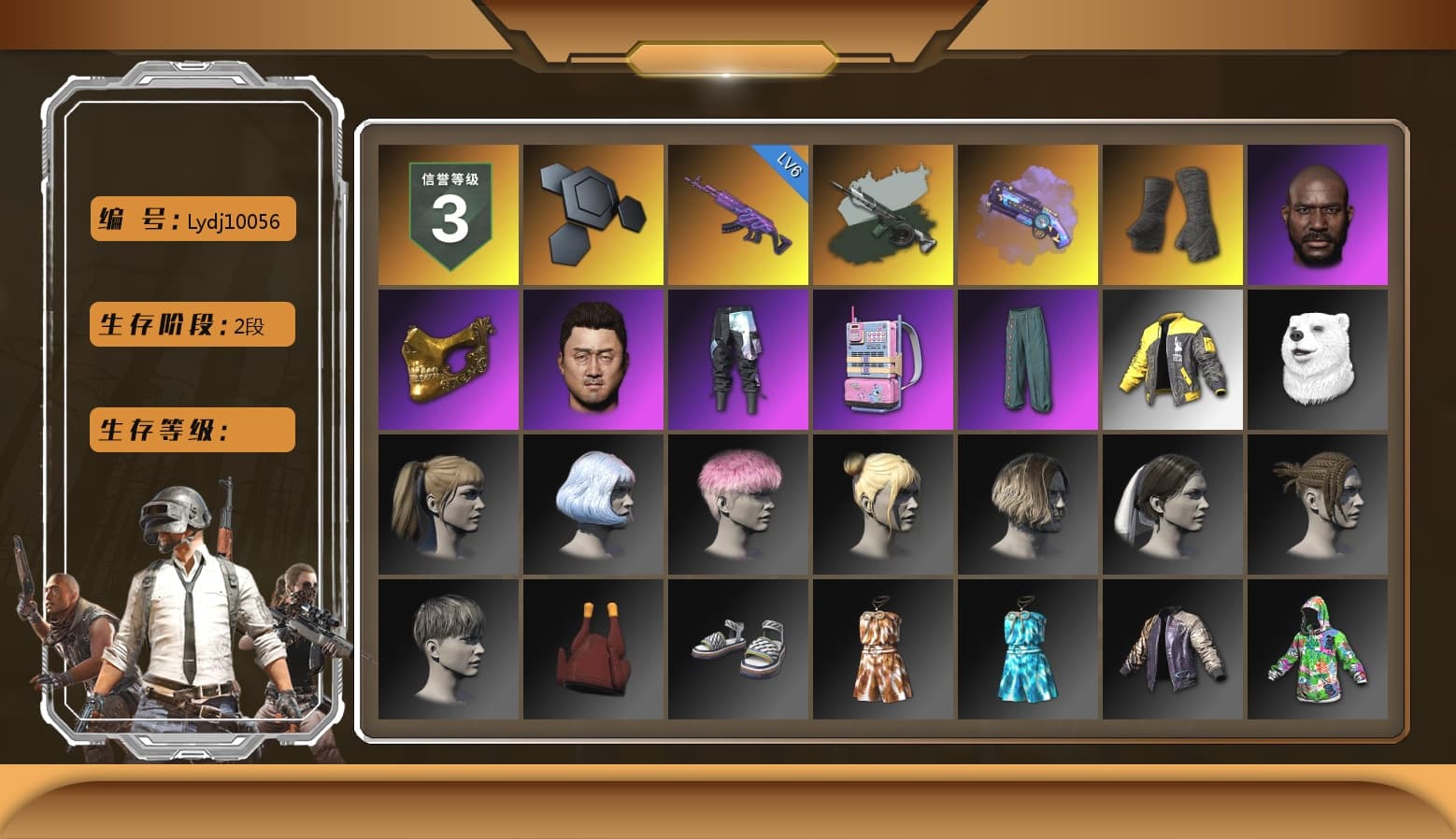Click the pink cassette-player backpack skin
Screen dimensions: 1456x839
click(883, 358)
